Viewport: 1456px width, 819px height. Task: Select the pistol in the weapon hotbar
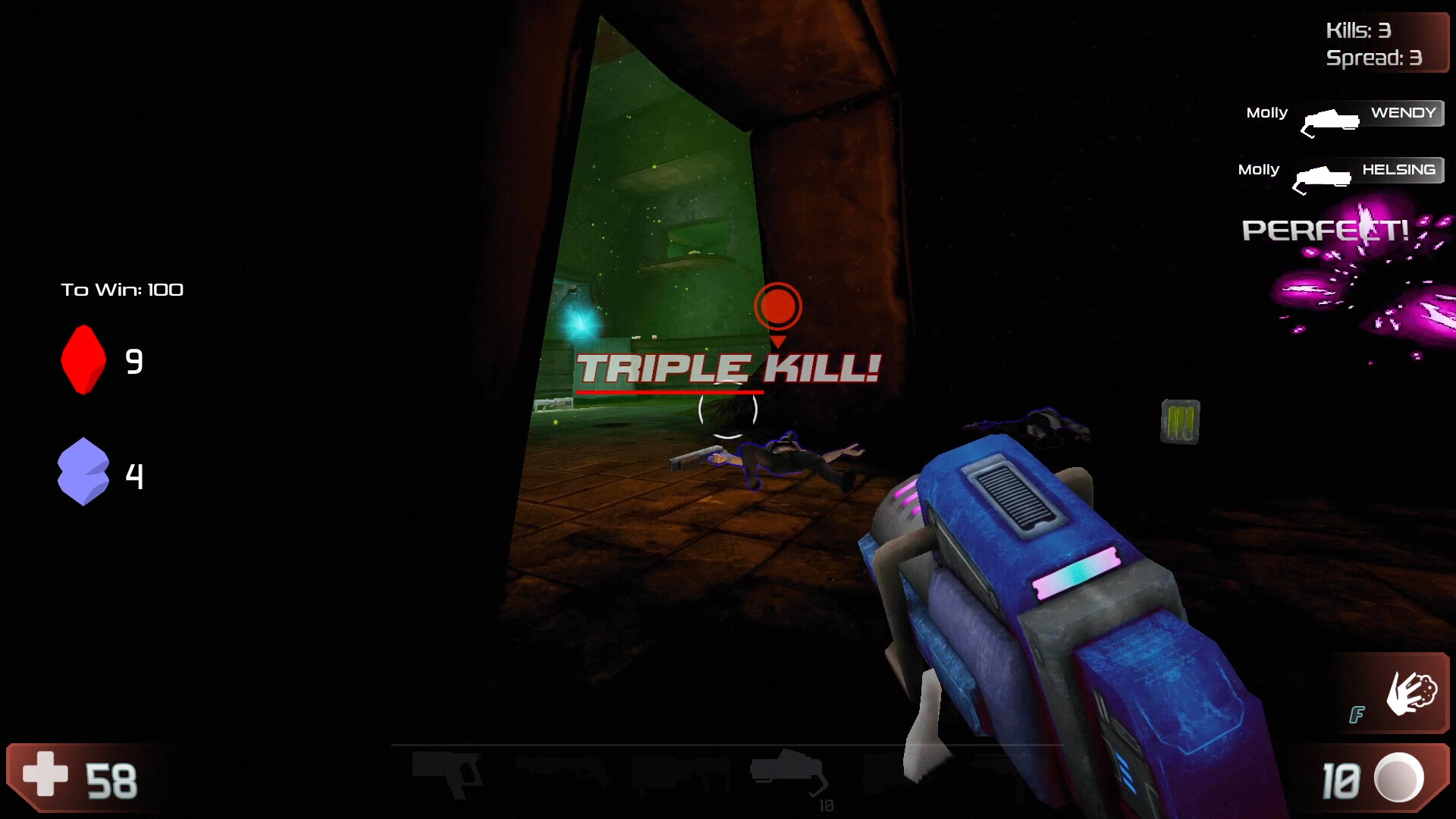pos(447,773)
